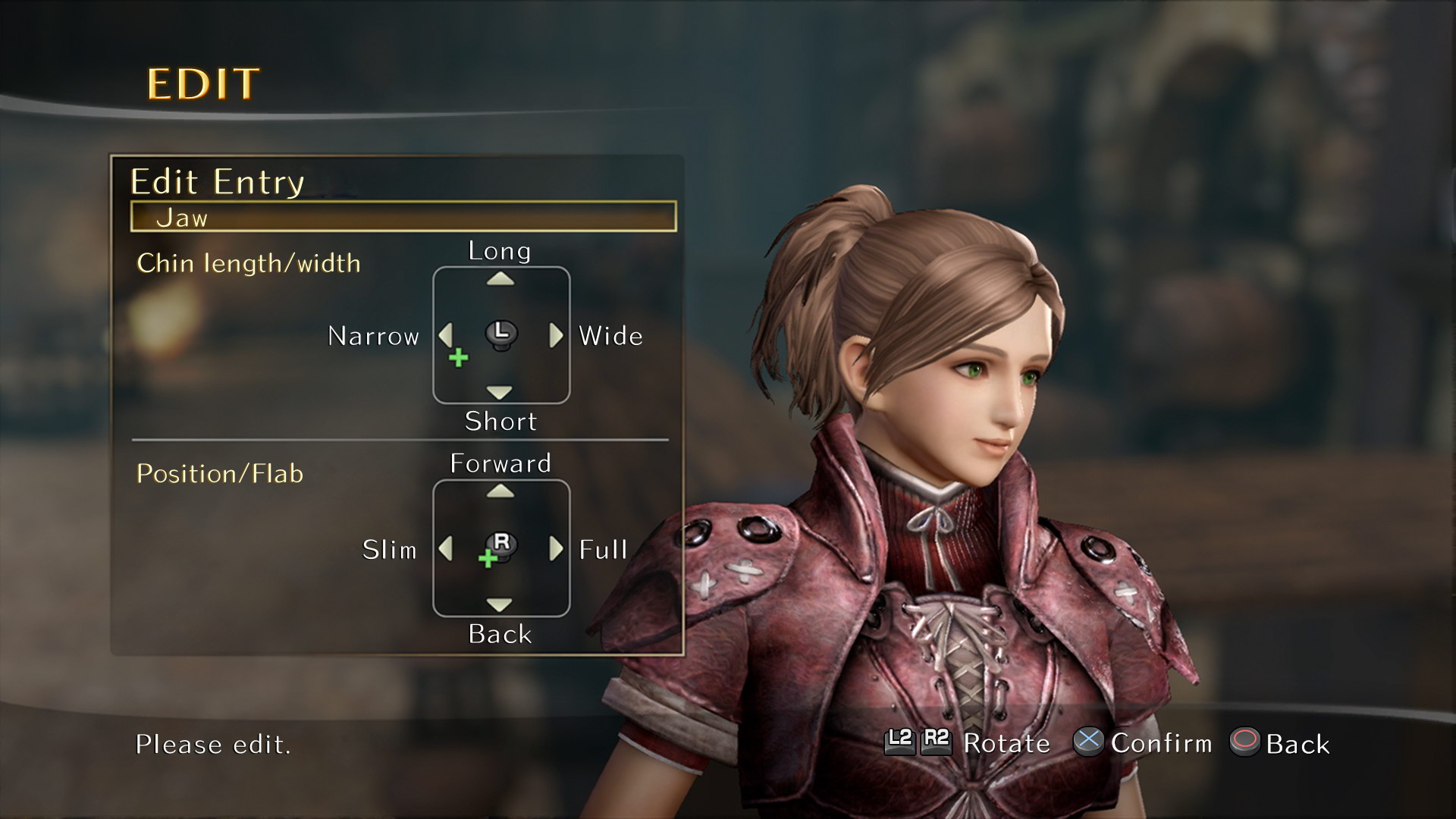Click the Long arrow on the chin pad
Image resolution: width=1456 pixels, height=819 pixels.
500,280
